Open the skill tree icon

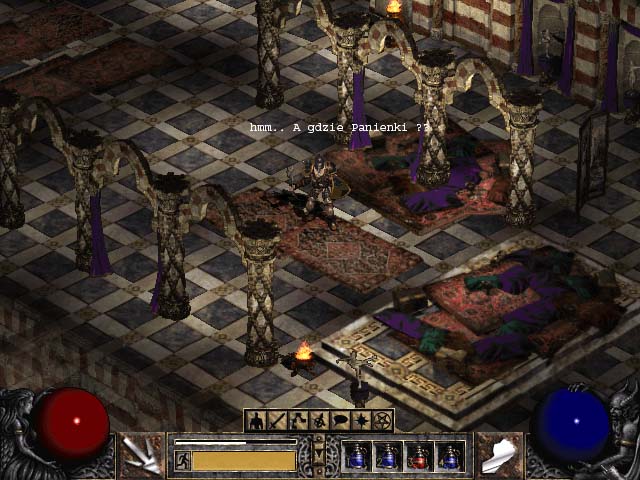tap(298, 421)
